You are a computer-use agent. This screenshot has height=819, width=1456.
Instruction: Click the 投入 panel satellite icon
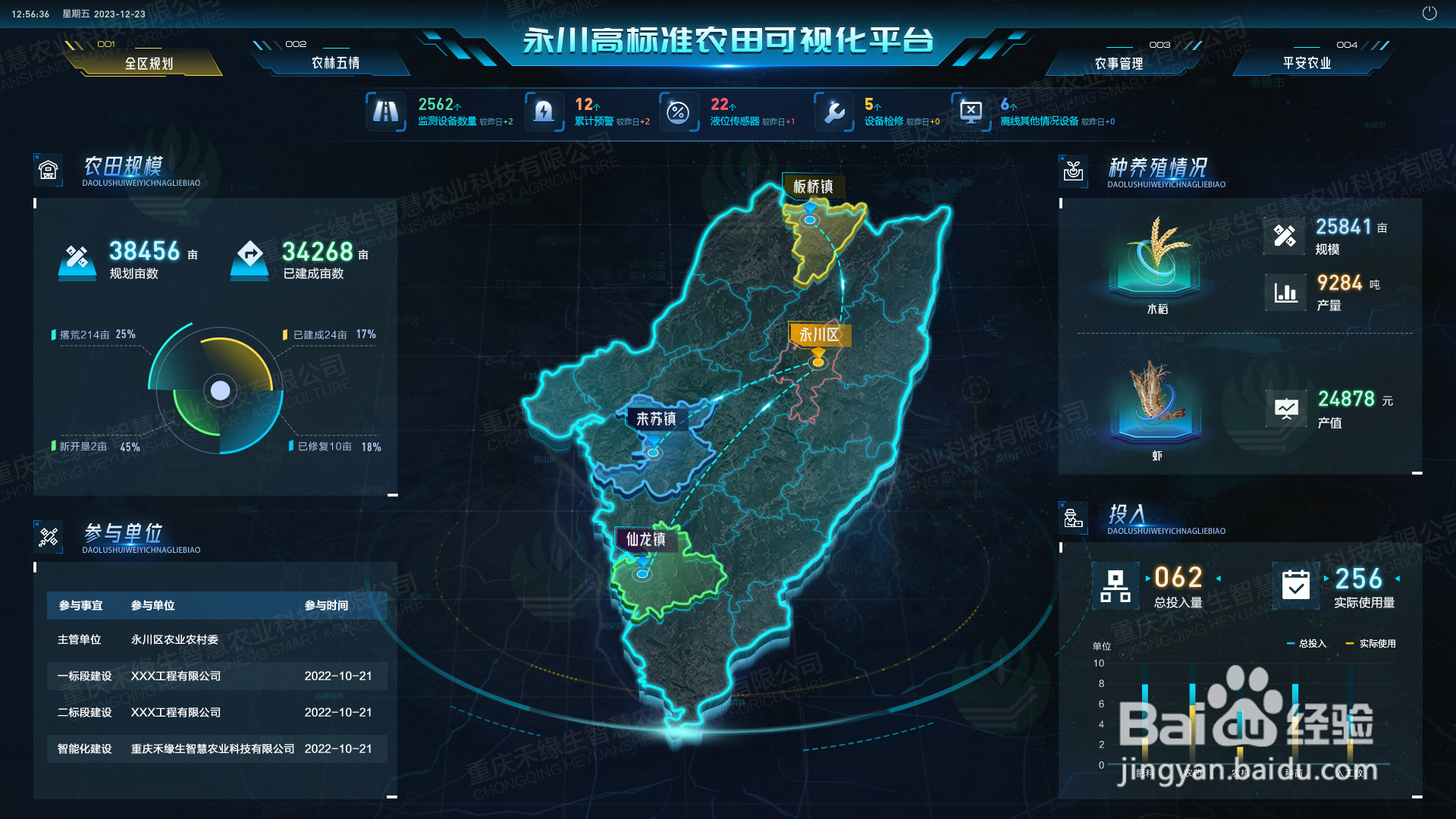pyautogui.click(x=1074, y=517)
